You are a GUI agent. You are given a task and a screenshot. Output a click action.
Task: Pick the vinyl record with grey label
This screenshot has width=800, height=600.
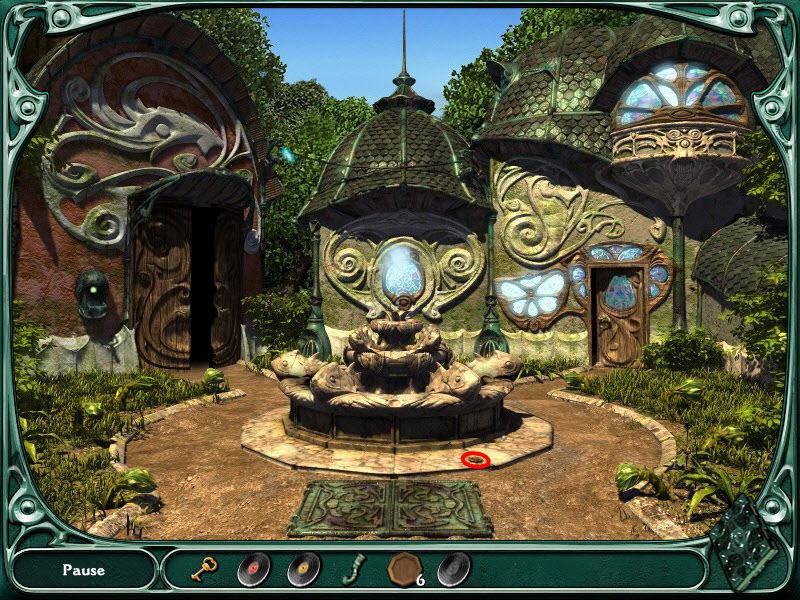click(453, 569)
